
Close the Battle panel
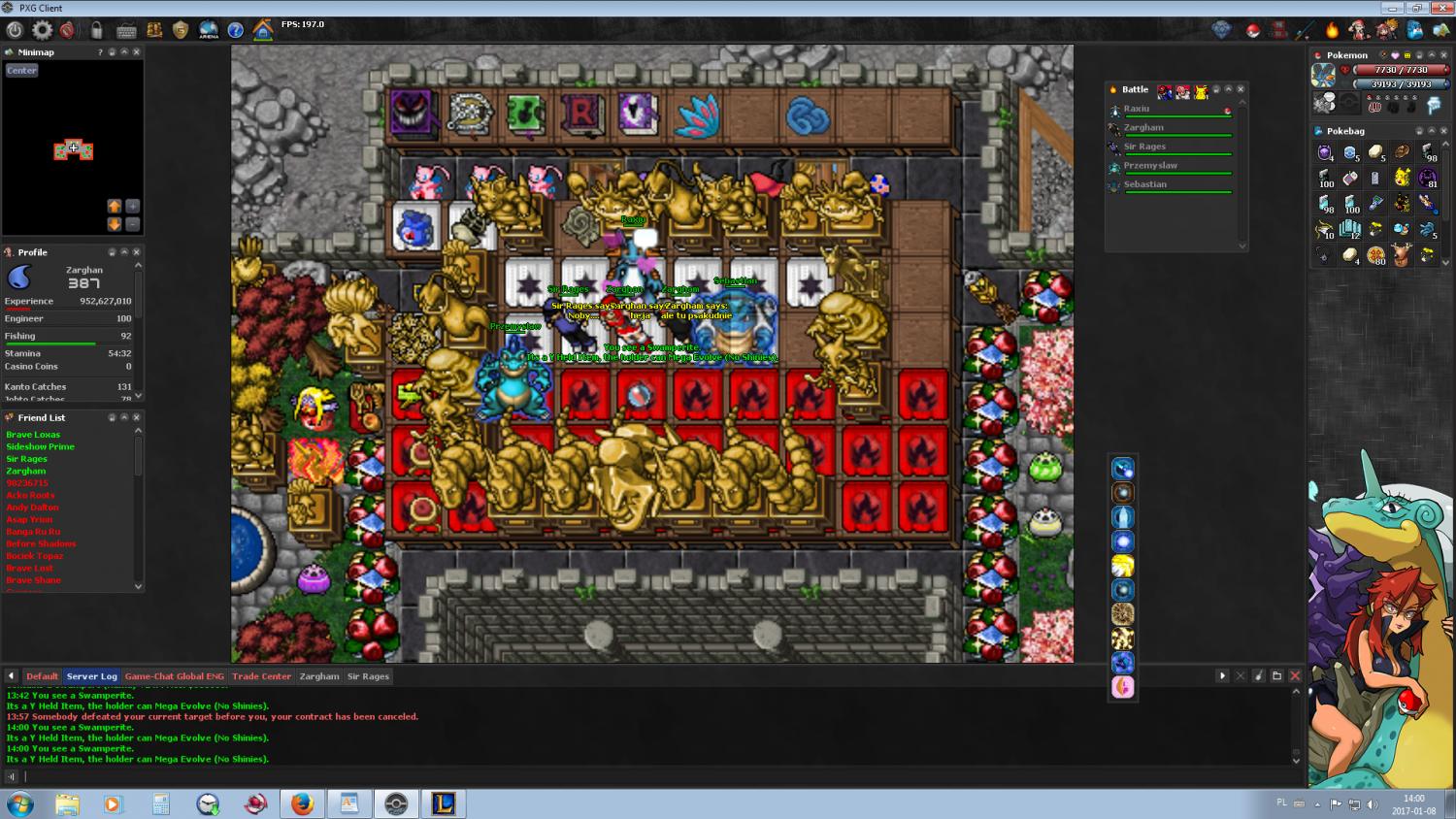coord(1241,89)
